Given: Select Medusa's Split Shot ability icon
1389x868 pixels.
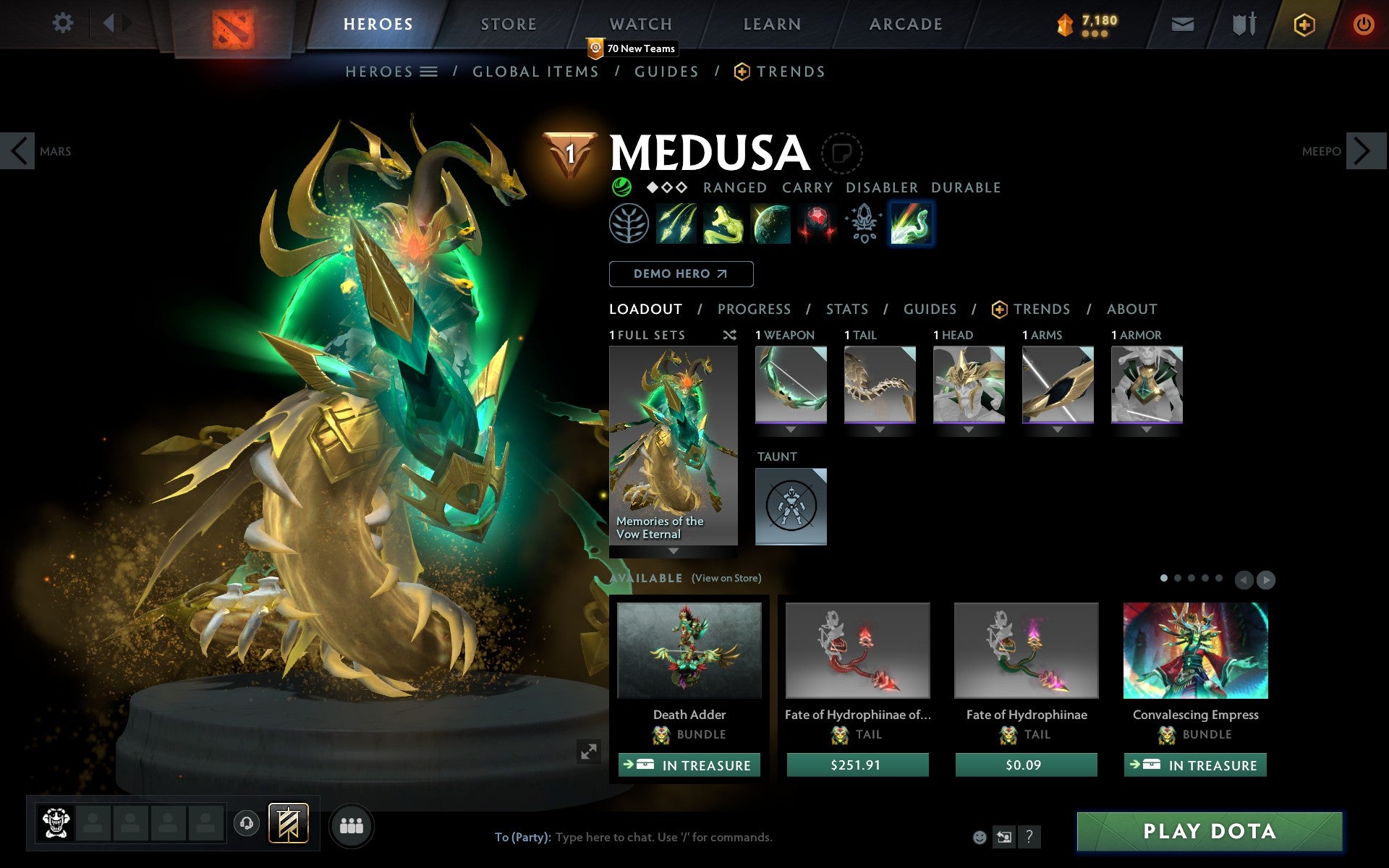Looking at the screenshot, I should coord(676,223).
